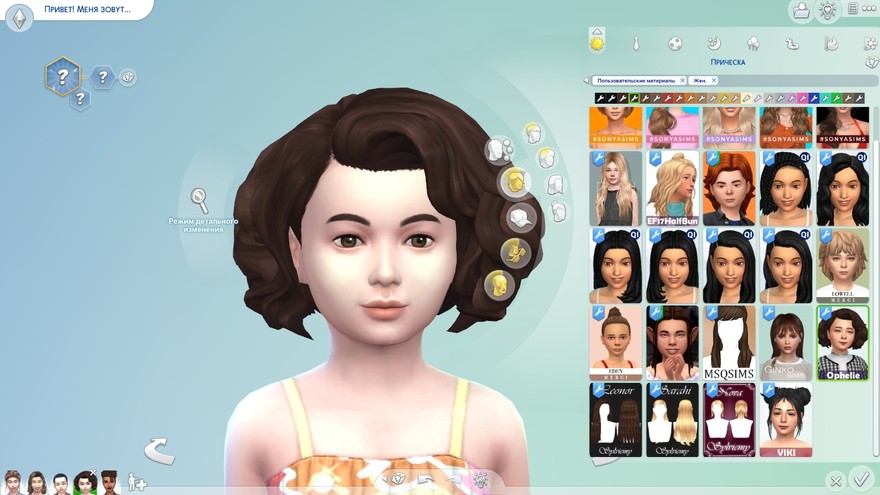Confirm the household with the checkmark
880x495 pixels.
[x=859, y=479]
